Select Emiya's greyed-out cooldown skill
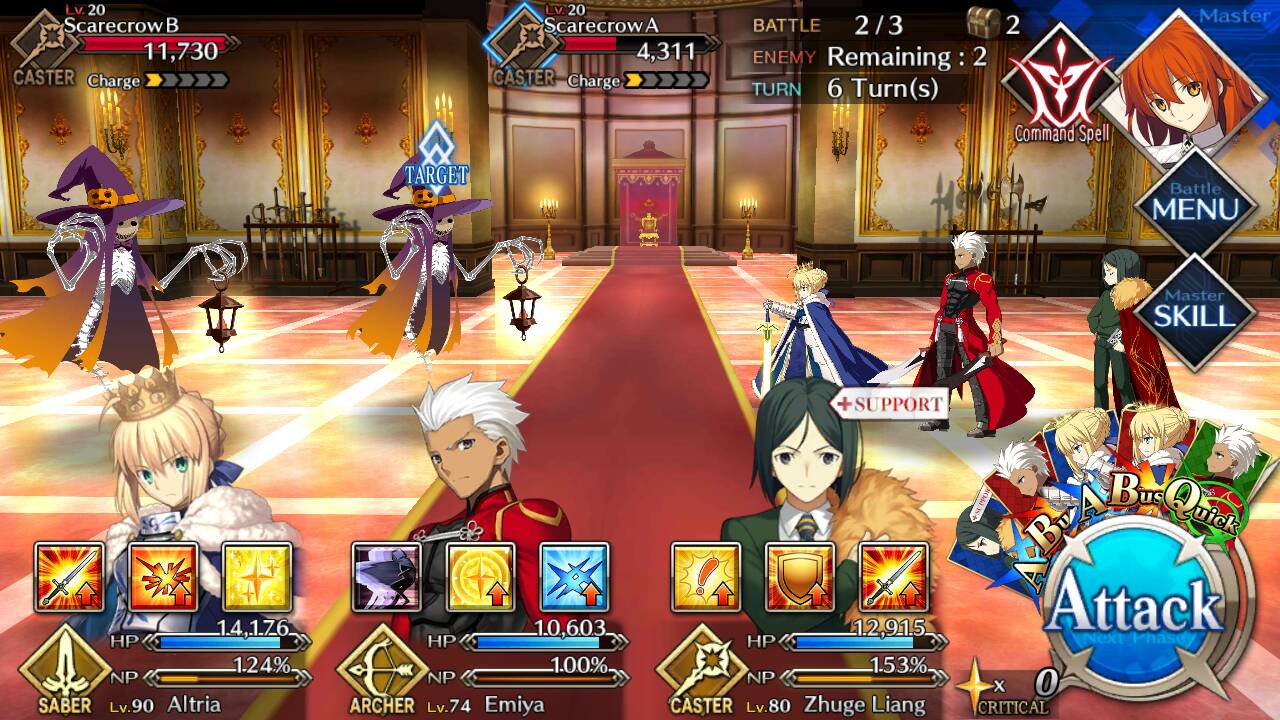Screen dimensions: 1280x720 tap(387, 577)
